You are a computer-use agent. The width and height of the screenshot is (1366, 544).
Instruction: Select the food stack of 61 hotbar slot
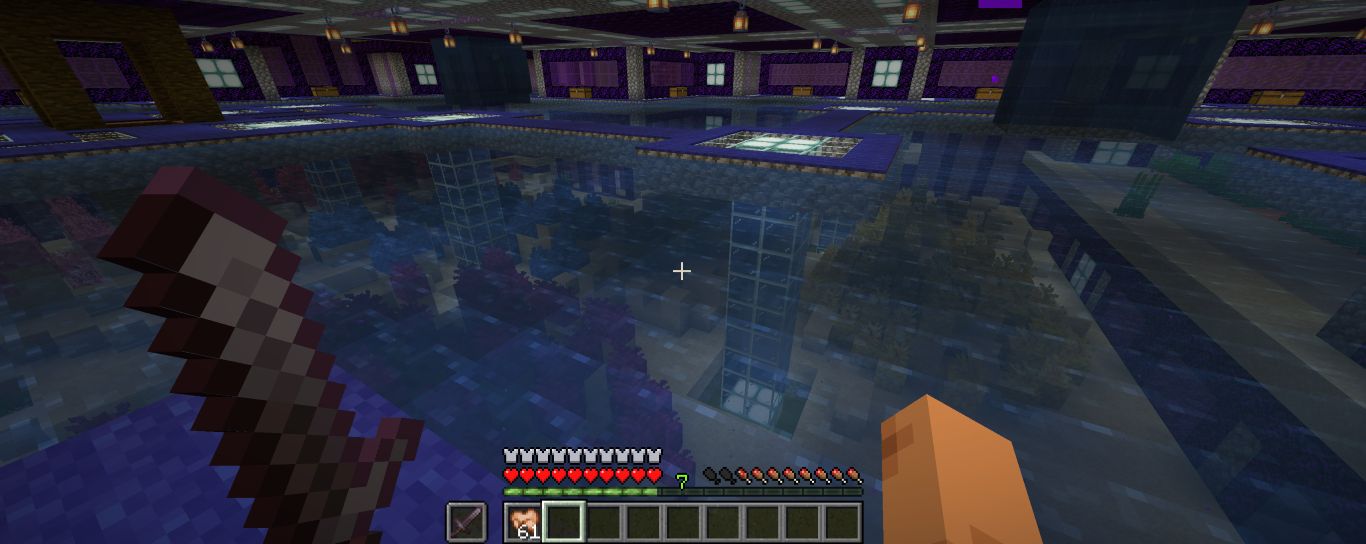523,522
